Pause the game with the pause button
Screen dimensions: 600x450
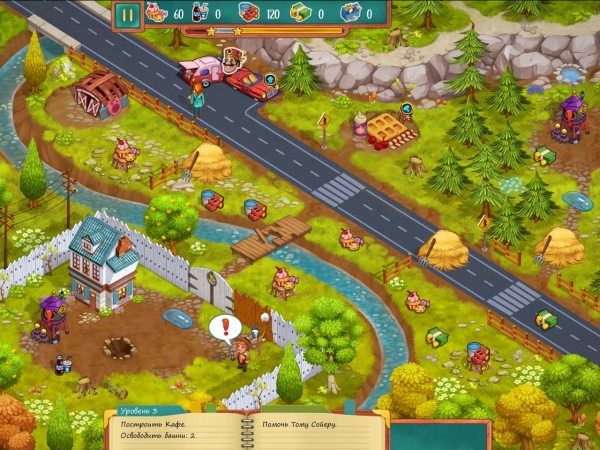(127, 14)
